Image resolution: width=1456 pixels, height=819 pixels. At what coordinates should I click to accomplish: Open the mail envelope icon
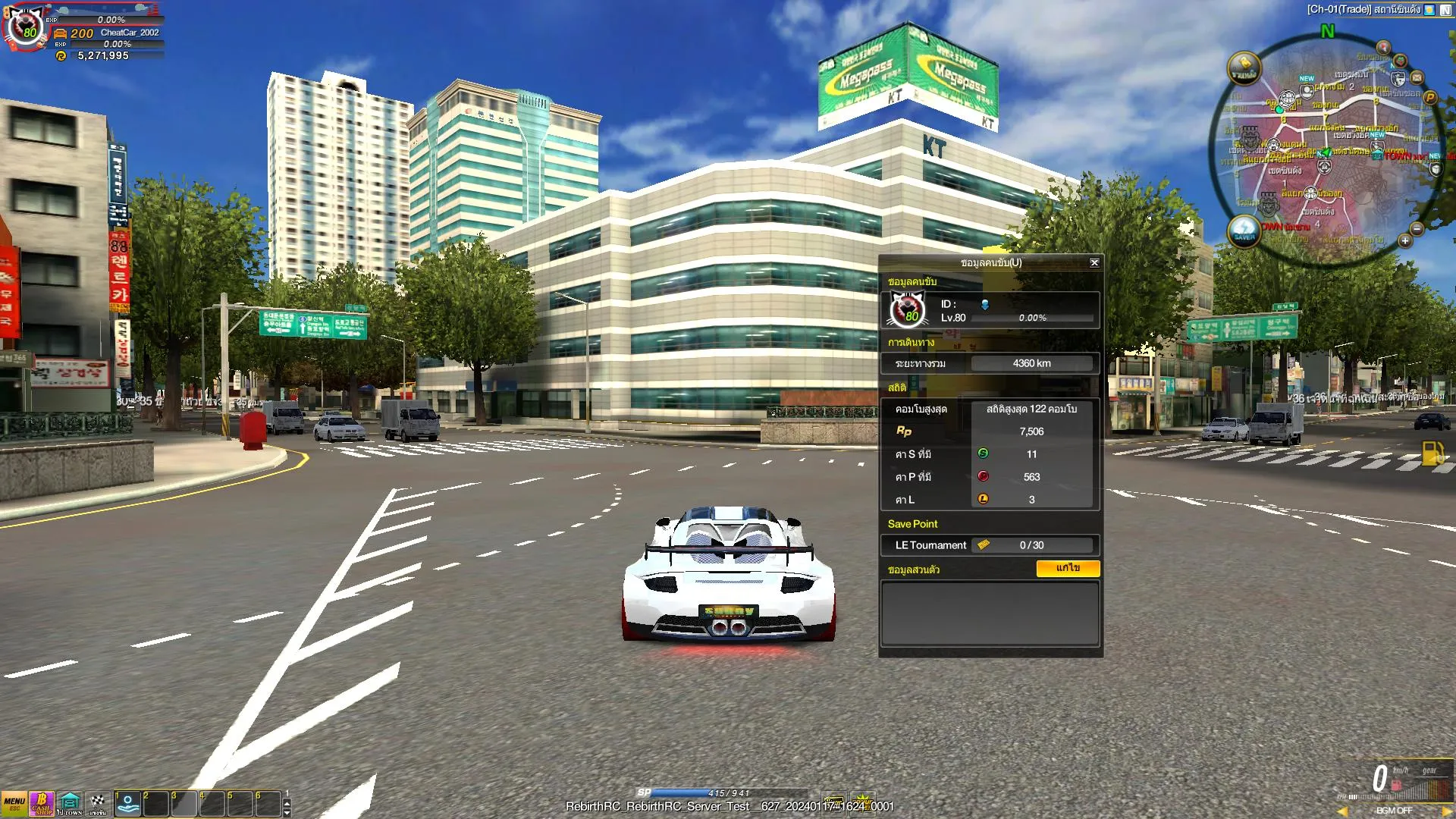pos(1417,77)
